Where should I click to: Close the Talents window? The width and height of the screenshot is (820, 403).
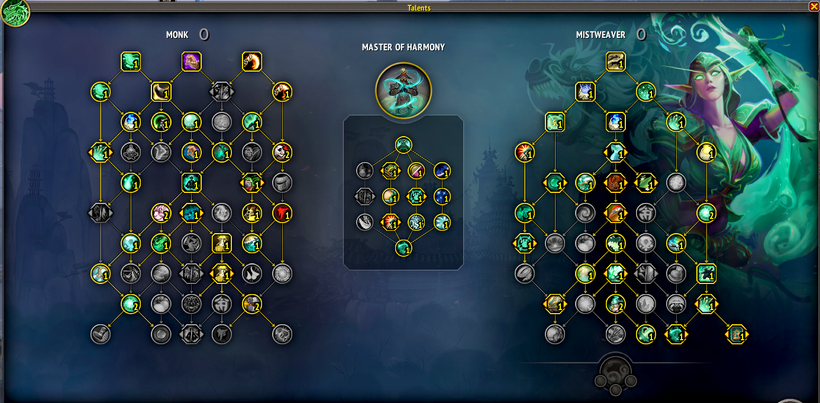pos(812,6)
